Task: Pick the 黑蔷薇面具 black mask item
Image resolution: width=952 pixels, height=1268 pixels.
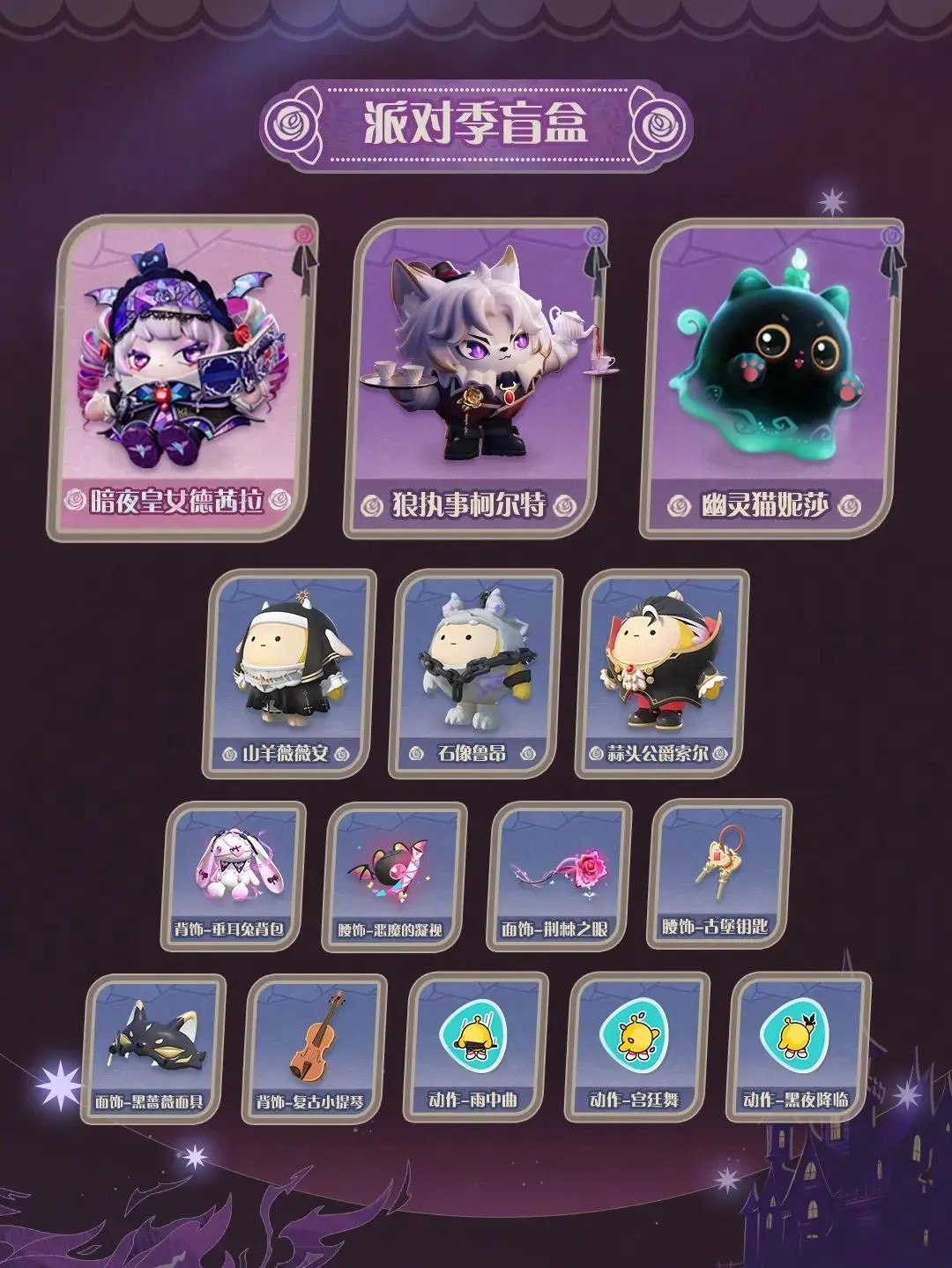Action: [153, 1048]
